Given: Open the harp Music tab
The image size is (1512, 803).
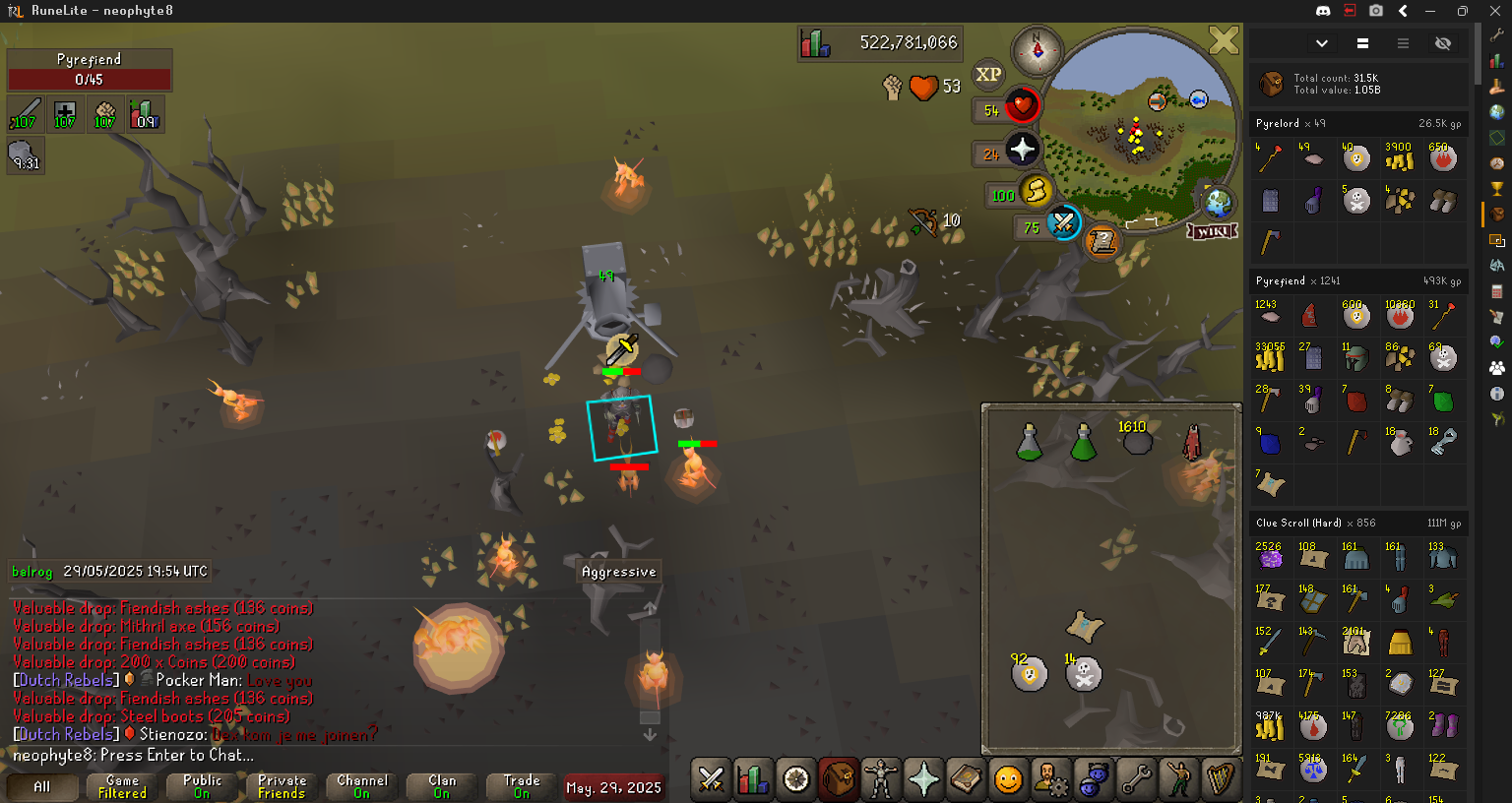Looking at the screenshot, I should pyautogui.click(x=1221, y=780).
